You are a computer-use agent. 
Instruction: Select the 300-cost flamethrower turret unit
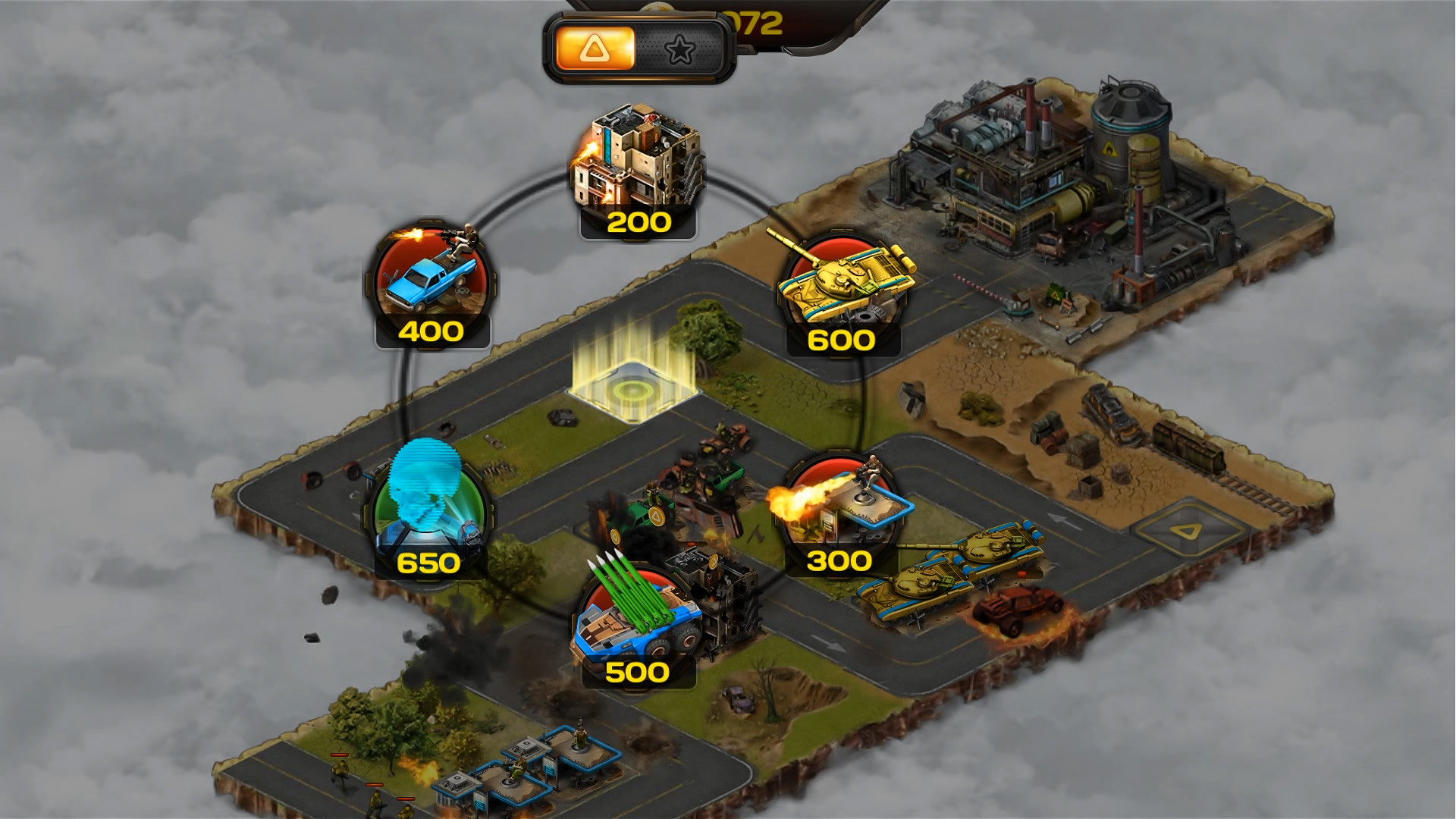[x=842, y=500]
